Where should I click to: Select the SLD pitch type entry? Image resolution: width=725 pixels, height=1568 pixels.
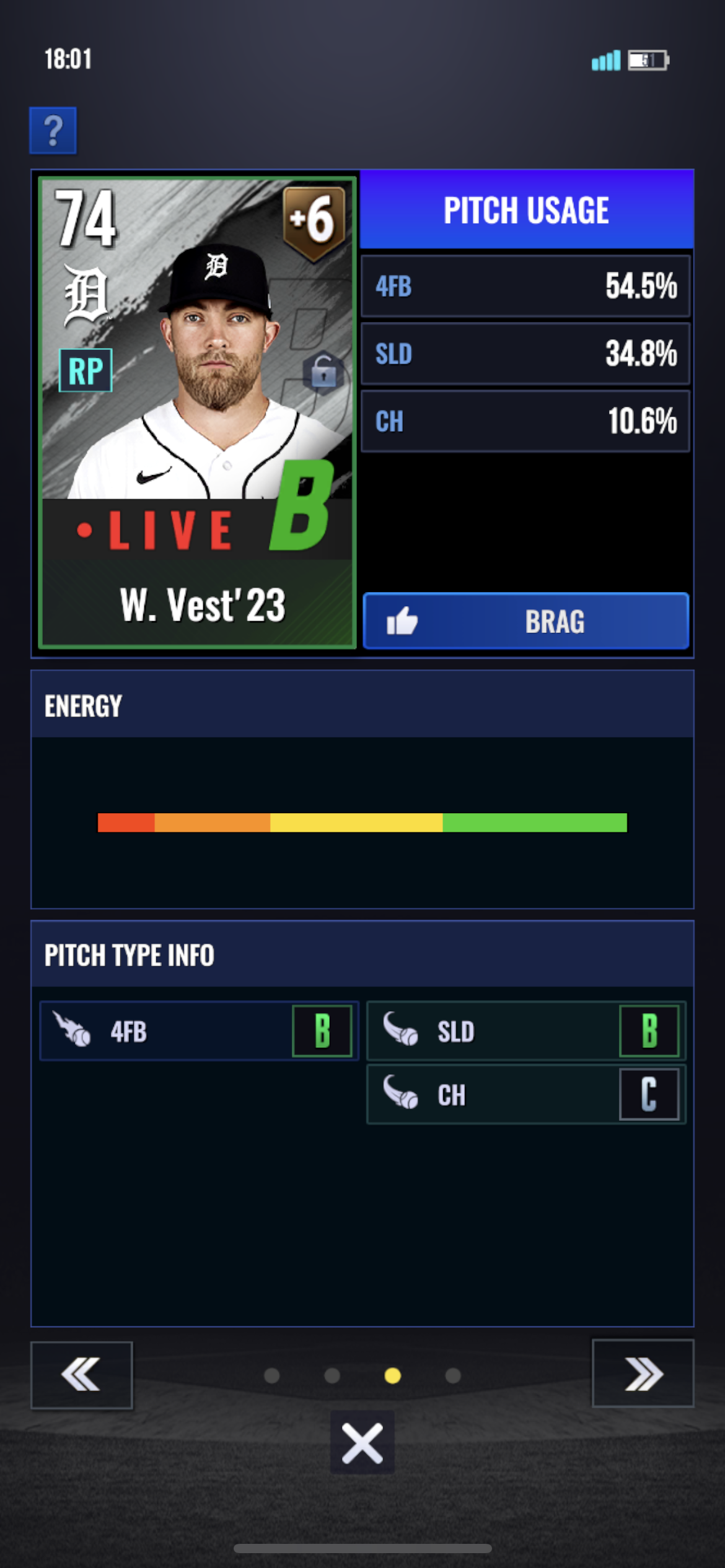(525, 1031)
